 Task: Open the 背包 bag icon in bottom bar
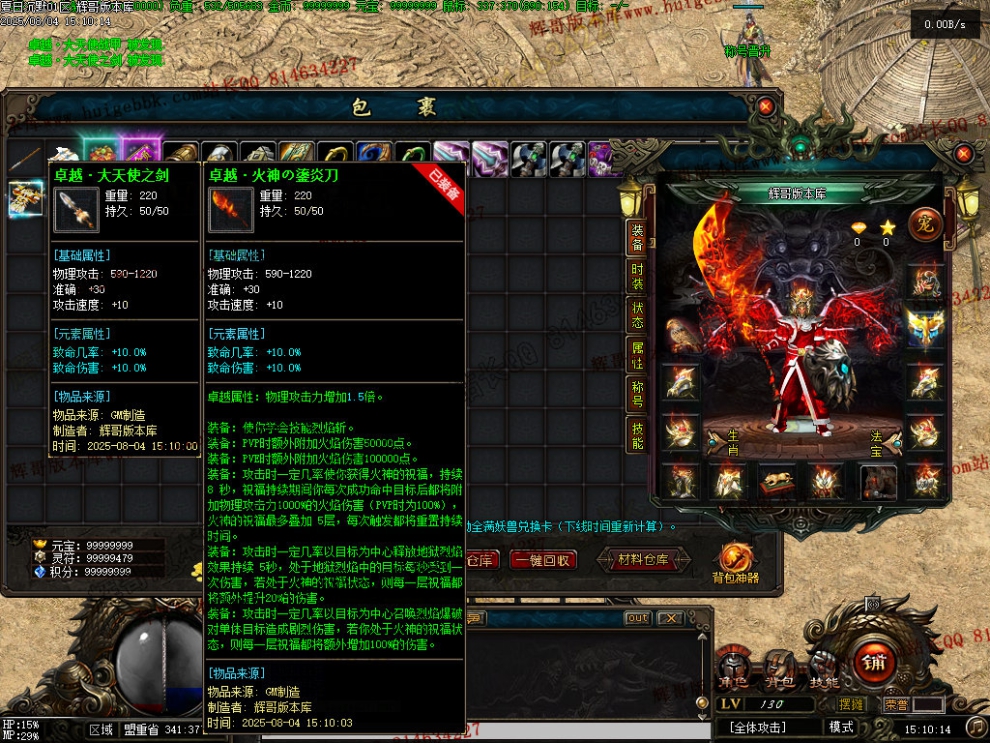pos(778,668)
